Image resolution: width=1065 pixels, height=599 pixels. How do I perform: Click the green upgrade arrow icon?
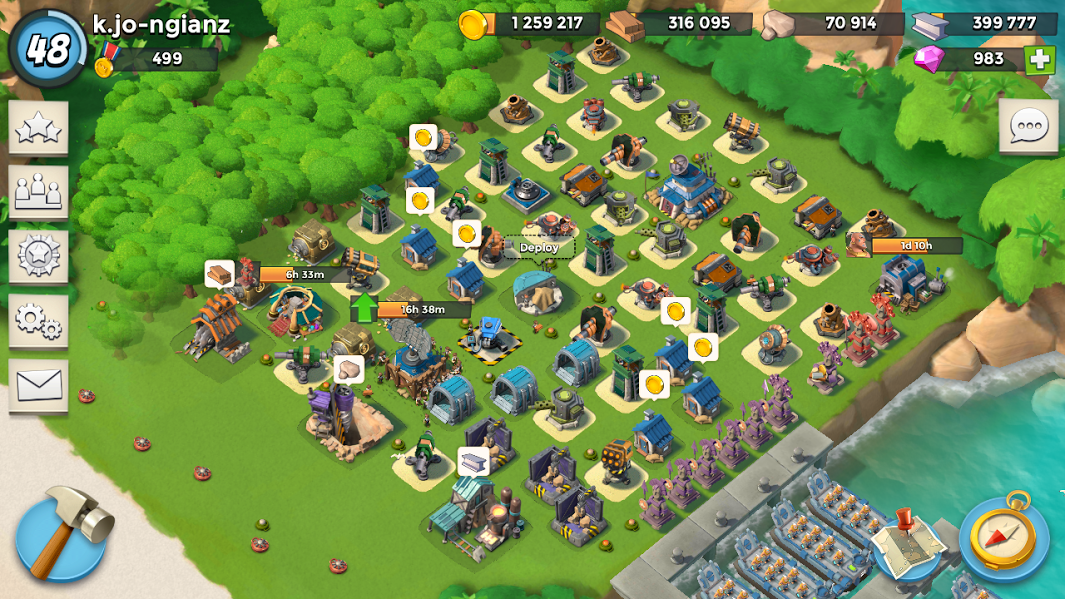tap(364, 308)
